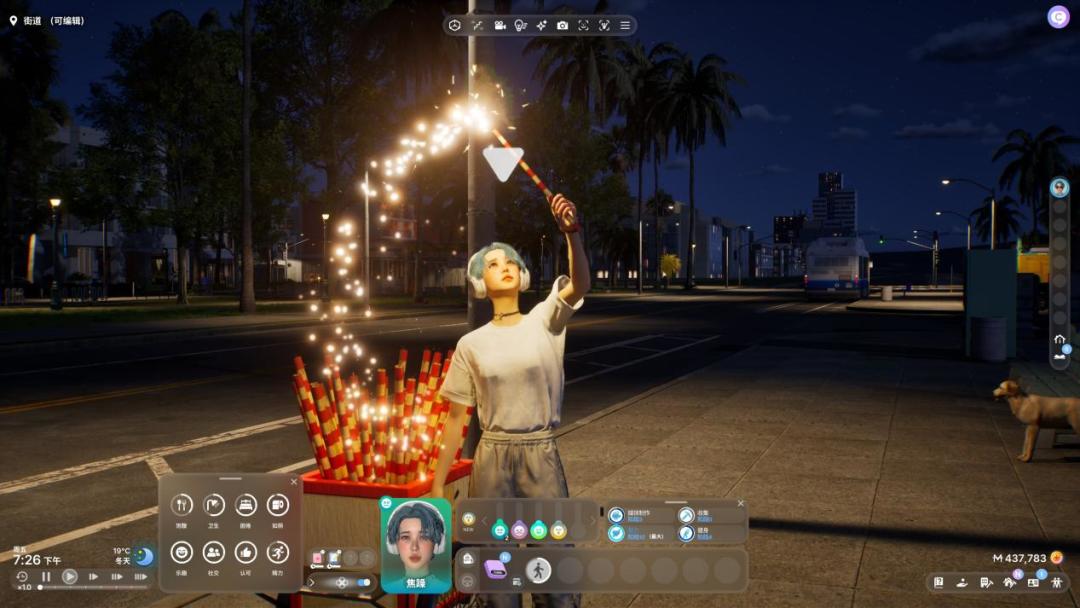This screenshot has height=608, width=1080.
Task: Toggle the switch beside the portrait
Action: pos(365,582)
